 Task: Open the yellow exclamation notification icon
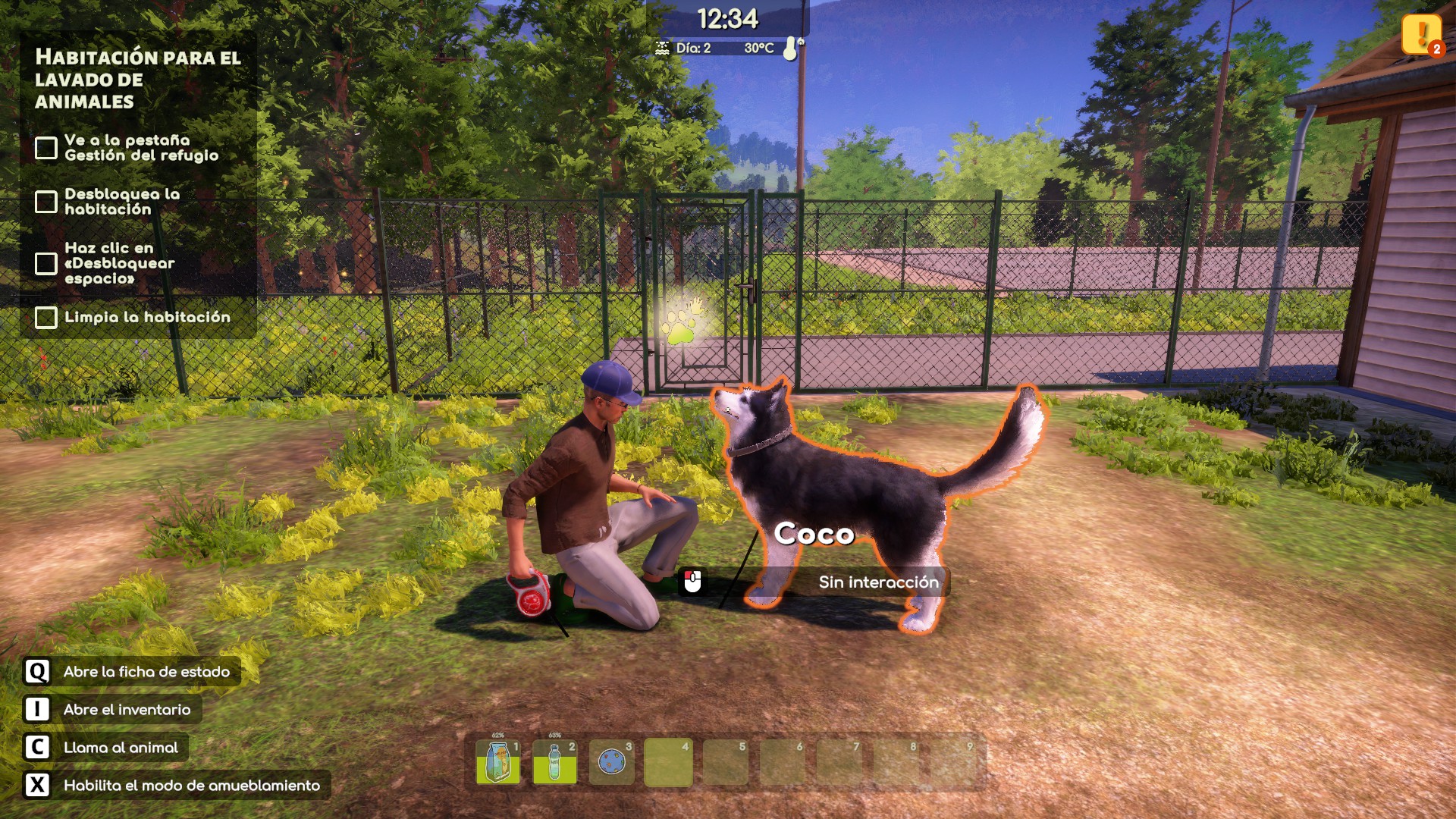click(1420, 34)
